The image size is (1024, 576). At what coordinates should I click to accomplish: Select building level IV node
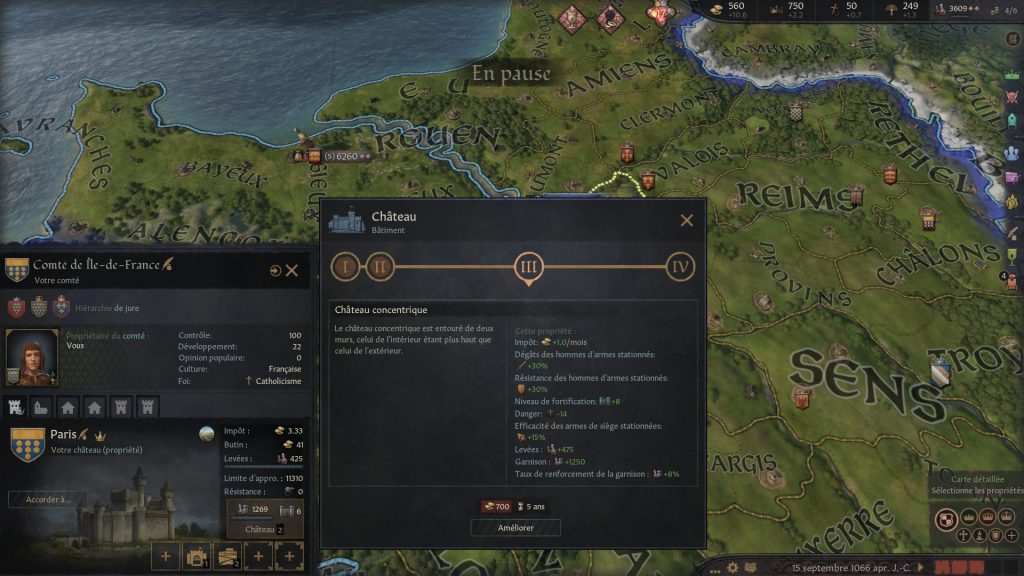click(681, 267)
